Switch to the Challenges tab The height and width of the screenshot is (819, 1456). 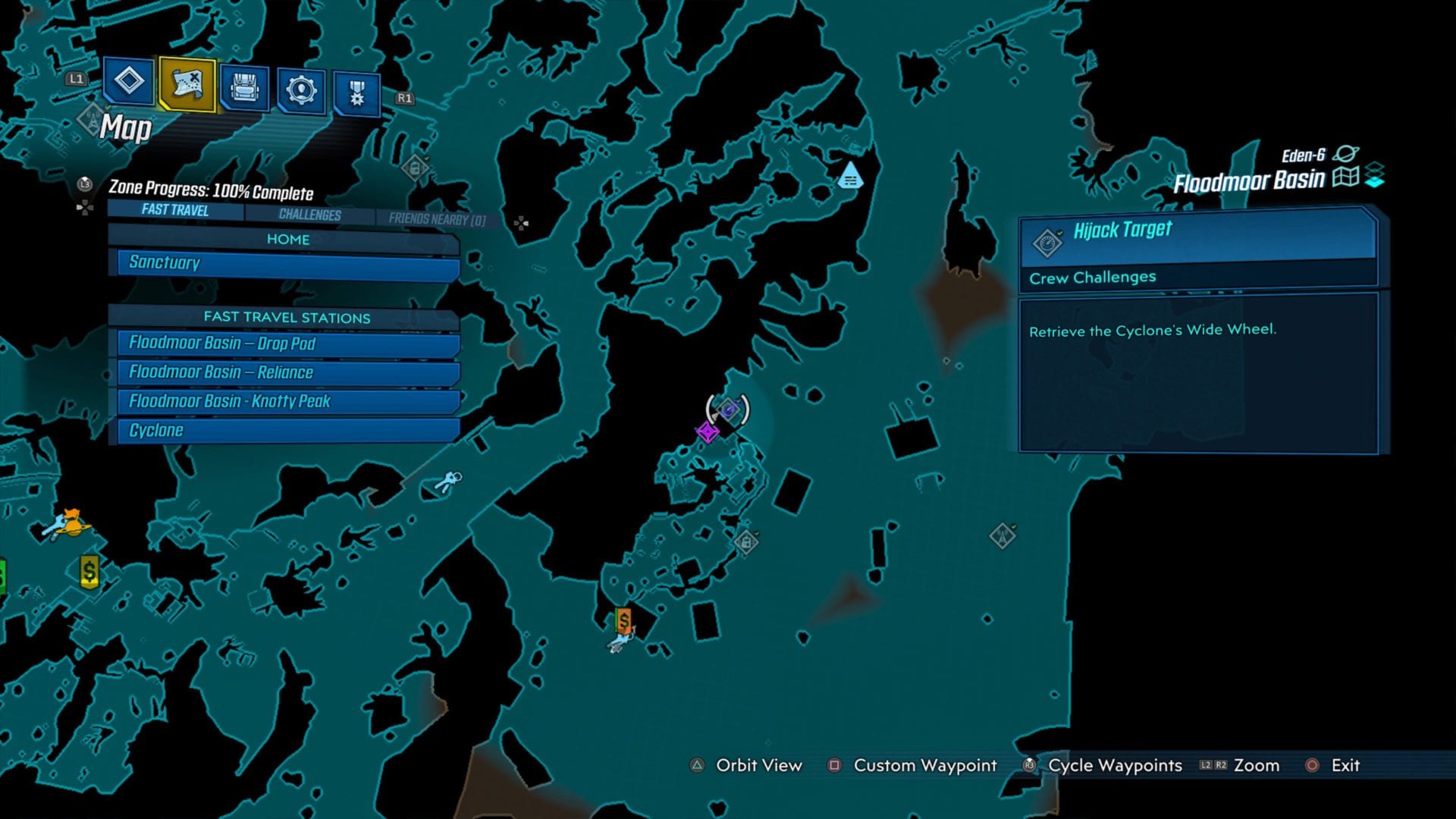point(306,215)
